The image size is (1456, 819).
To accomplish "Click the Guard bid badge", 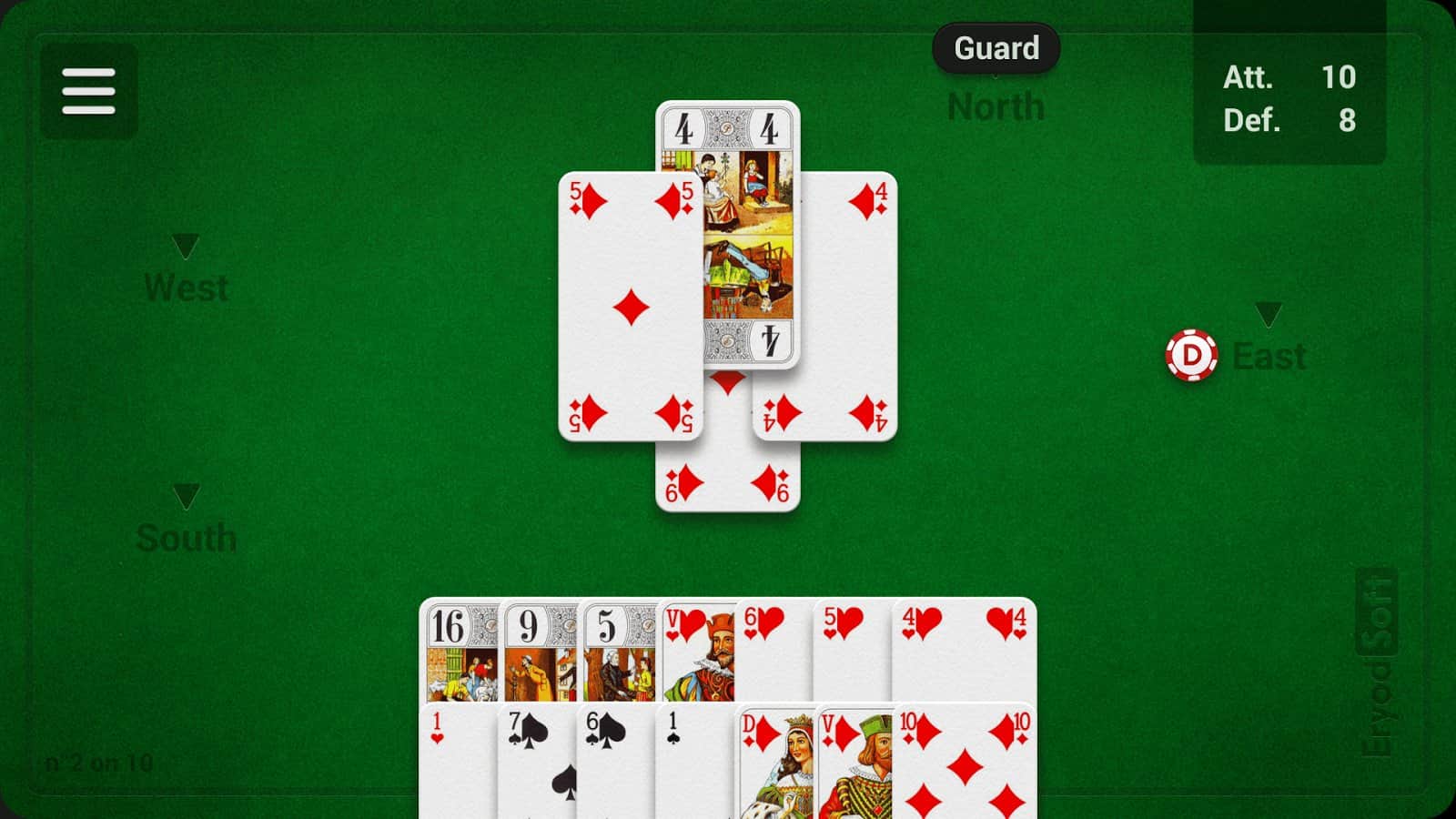I will [996, 48].
